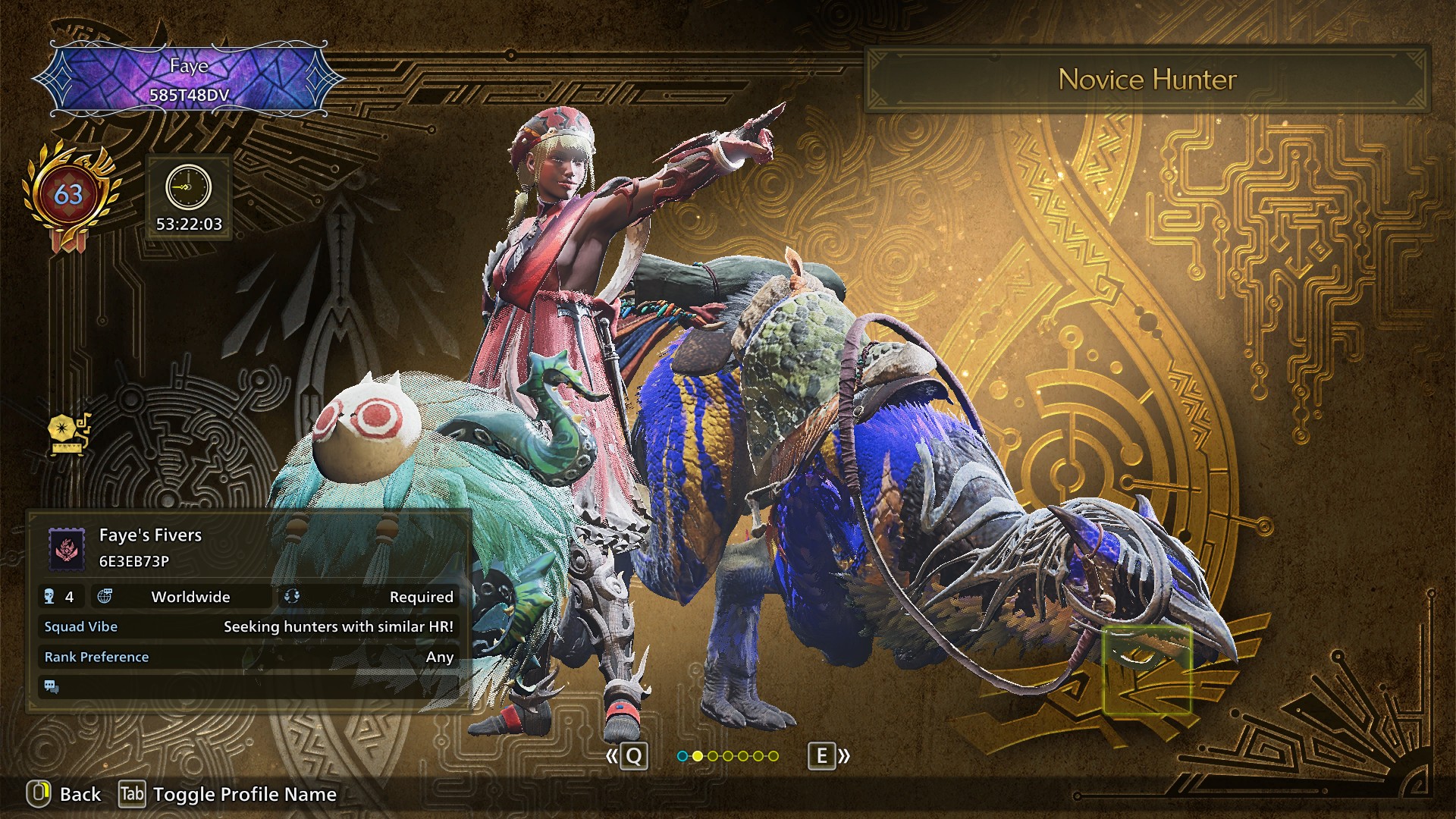Go to the previous profile page arrow

[627, 756]
